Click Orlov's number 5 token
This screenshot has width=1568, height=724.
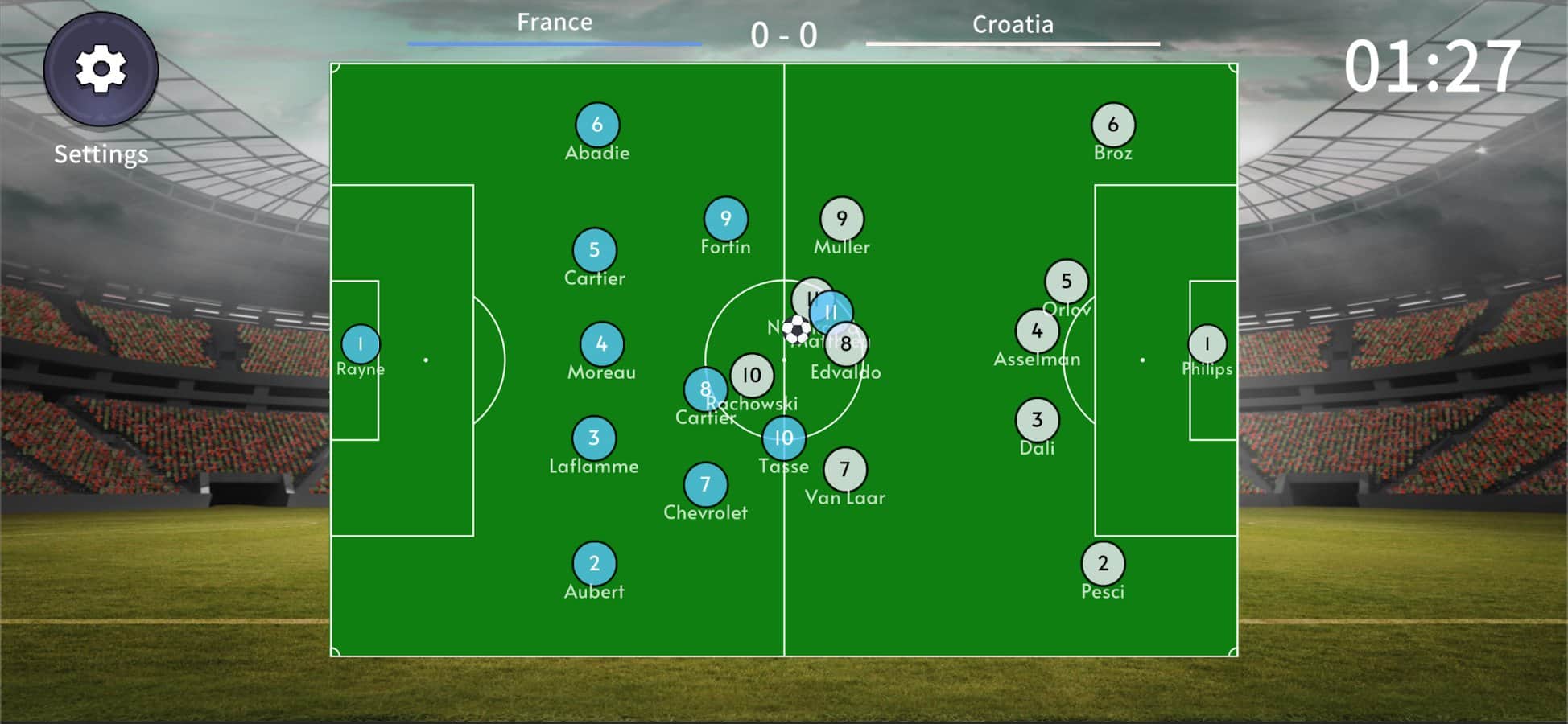click(x=1067, y=281)
